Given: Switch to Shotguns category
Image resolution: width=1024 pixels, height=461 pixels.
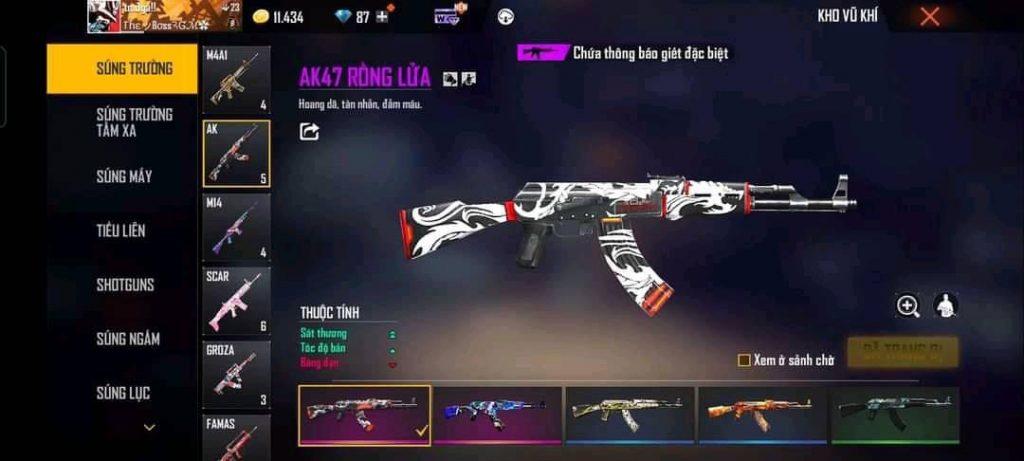Looking at the screenshot, I should coord(125,285).
